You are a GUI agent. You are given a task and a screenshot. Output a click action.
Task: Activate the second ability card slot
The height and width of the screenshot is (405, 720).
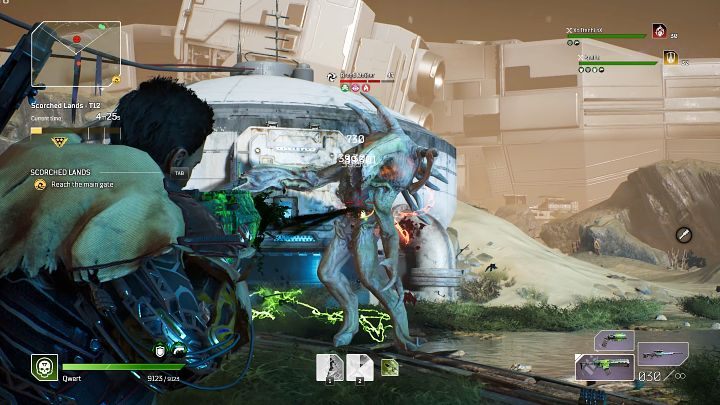360,367
